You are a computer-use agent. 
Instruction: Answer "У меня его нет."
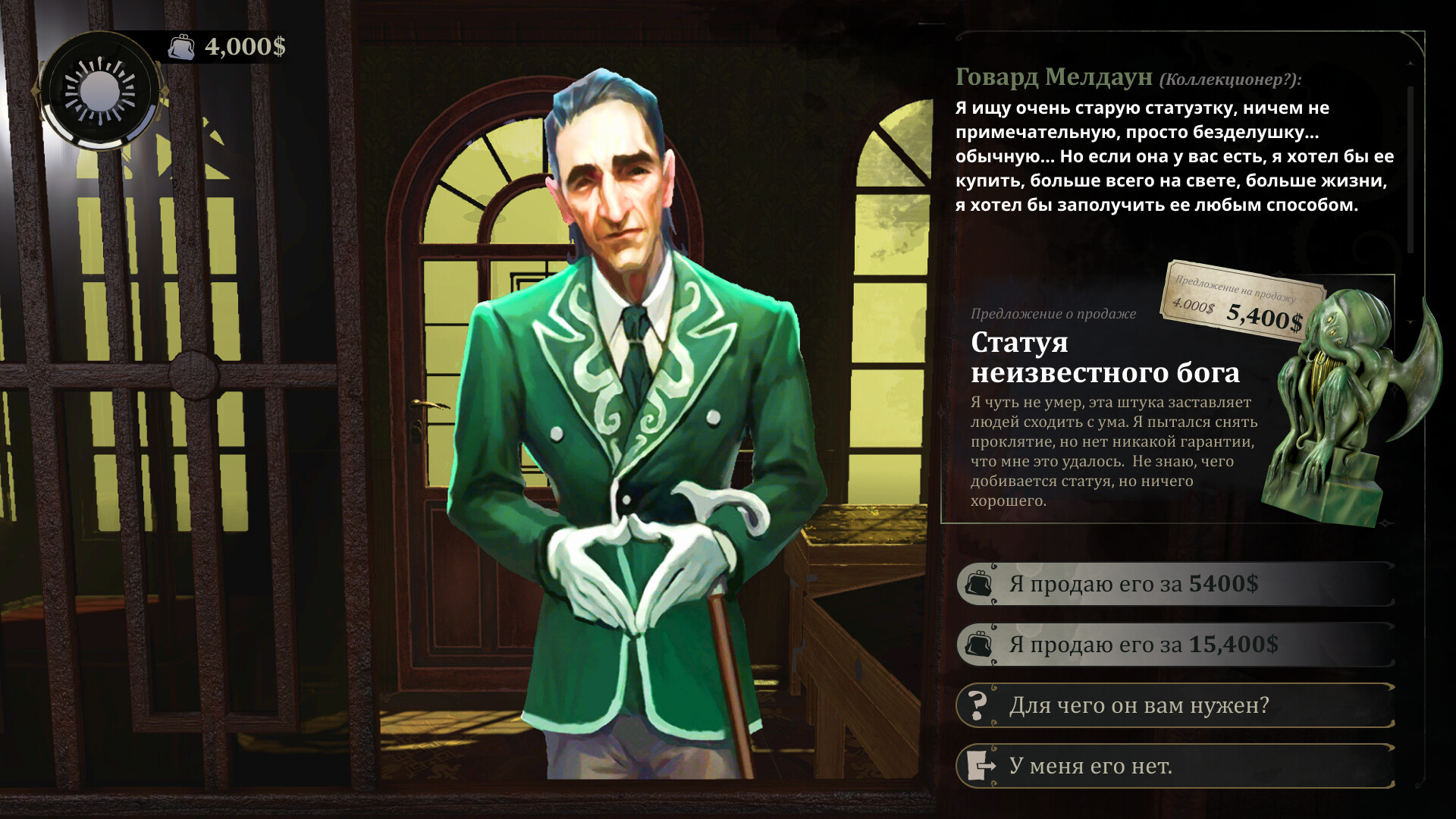click(1174, 766)
